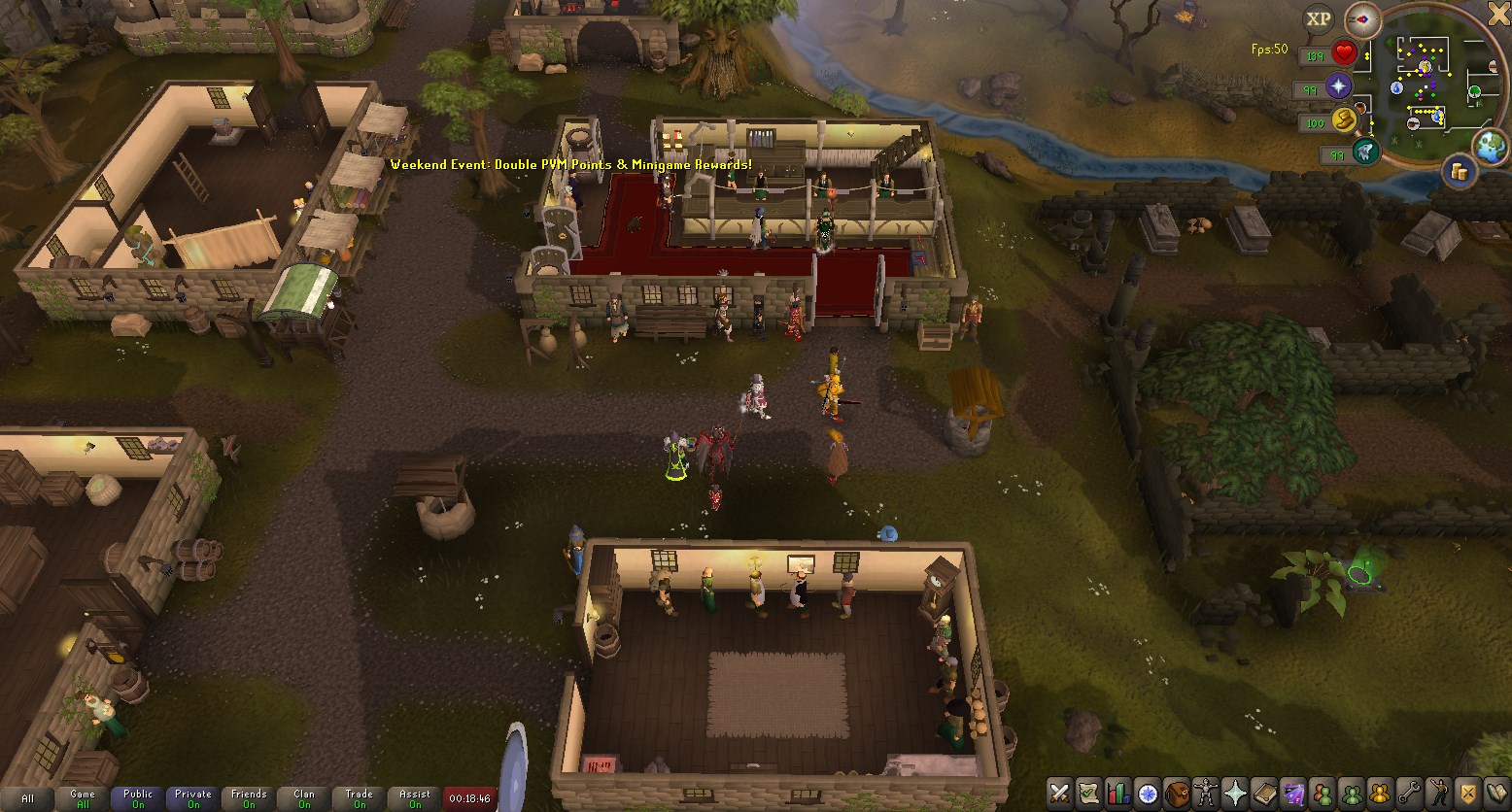Open the quest scroll checkmark tab
1512x812 pixels.
1089,793
